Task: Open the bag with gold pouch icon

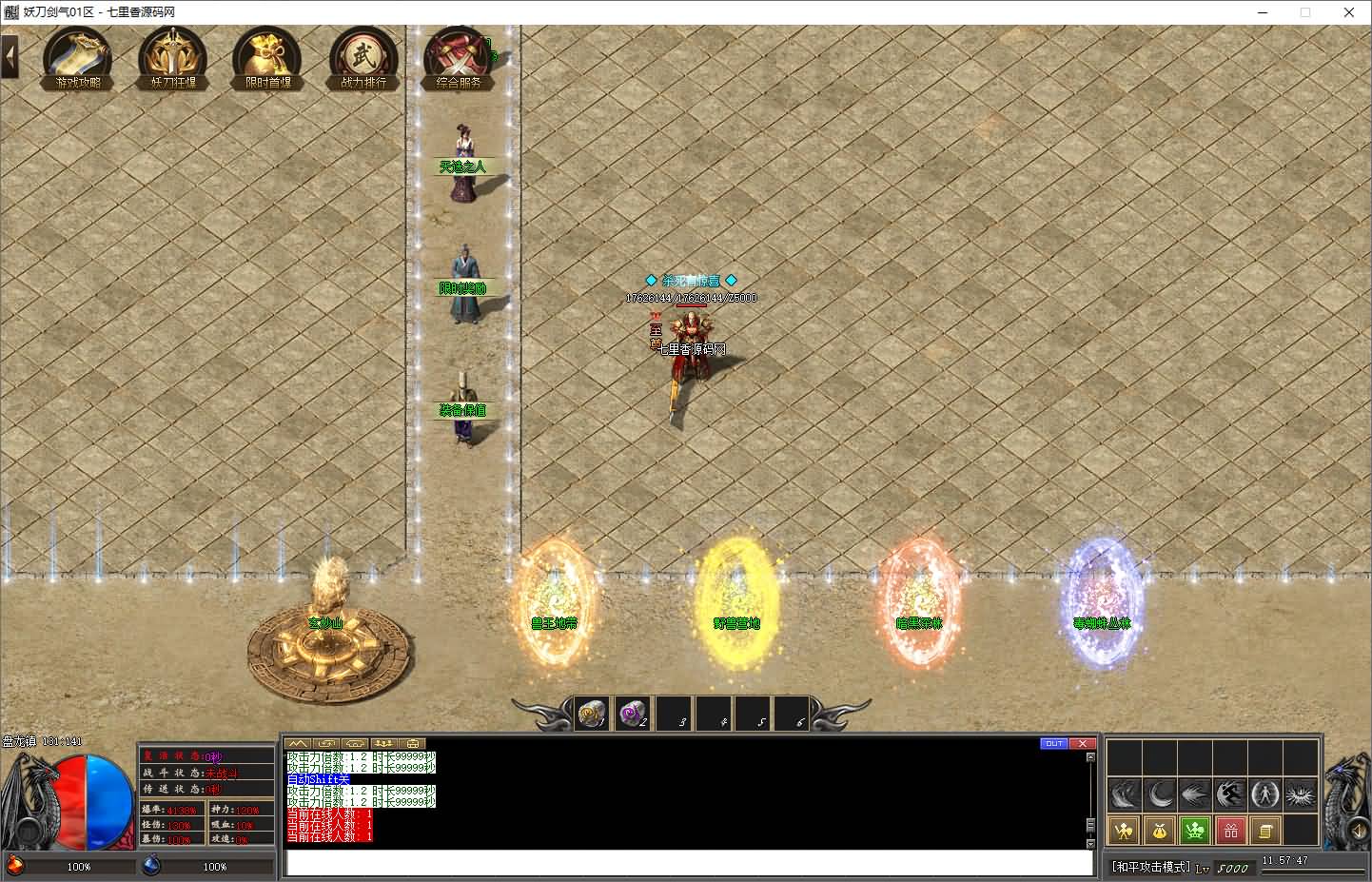Action: (1160, 831)
